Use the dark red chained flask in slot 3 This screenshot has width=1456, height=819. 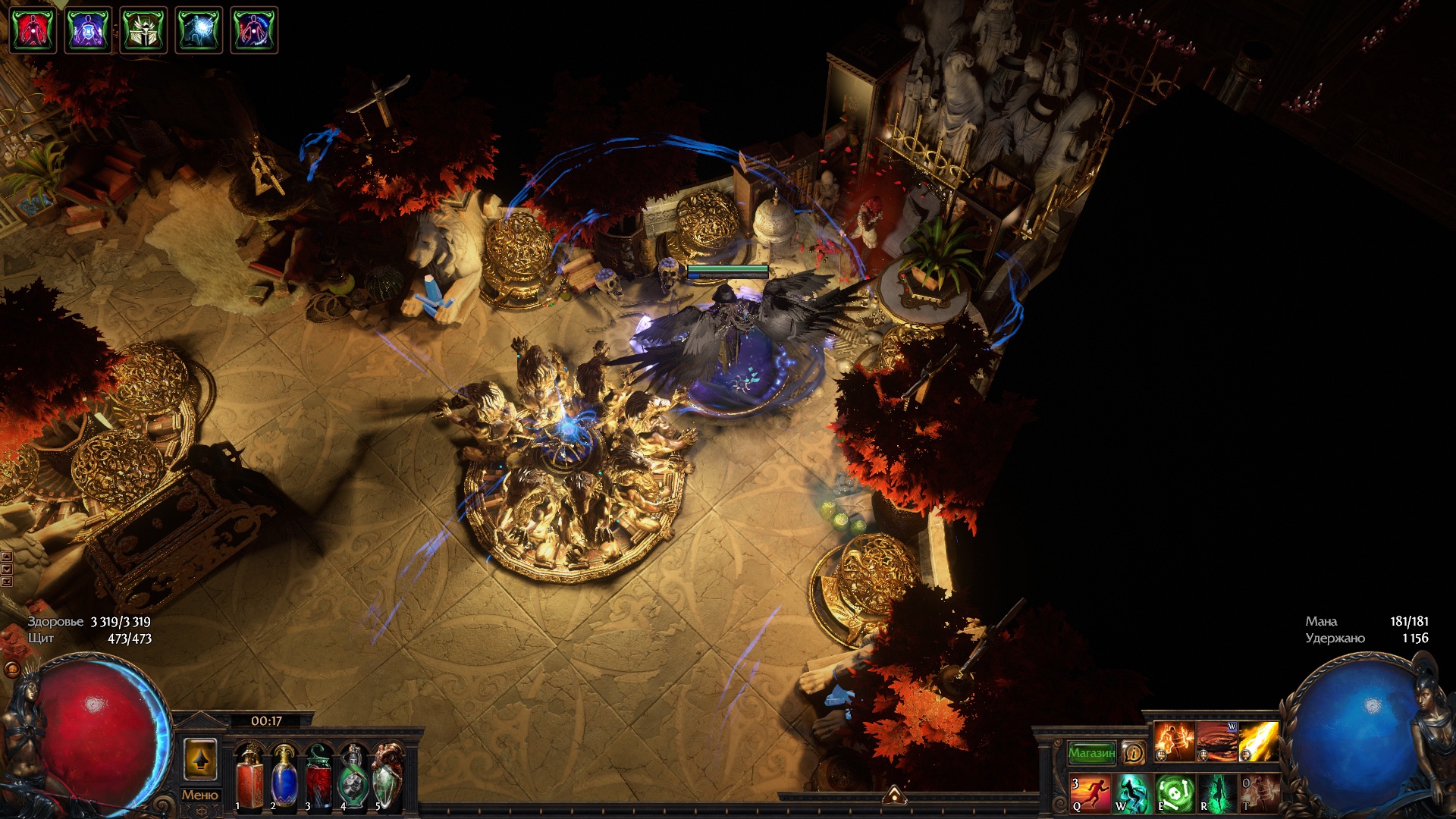pos(318,777)
